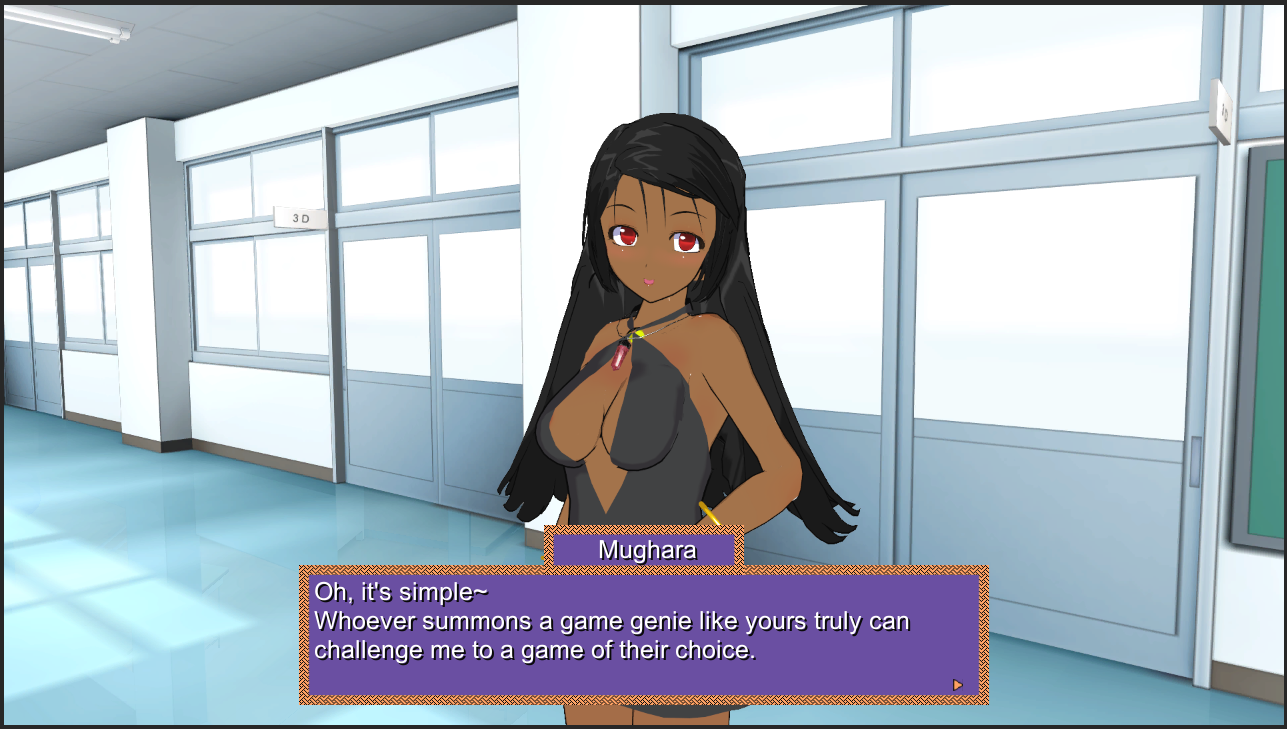
Task: Click the orange continue arrow indicator
Action: tap(955, 683)
